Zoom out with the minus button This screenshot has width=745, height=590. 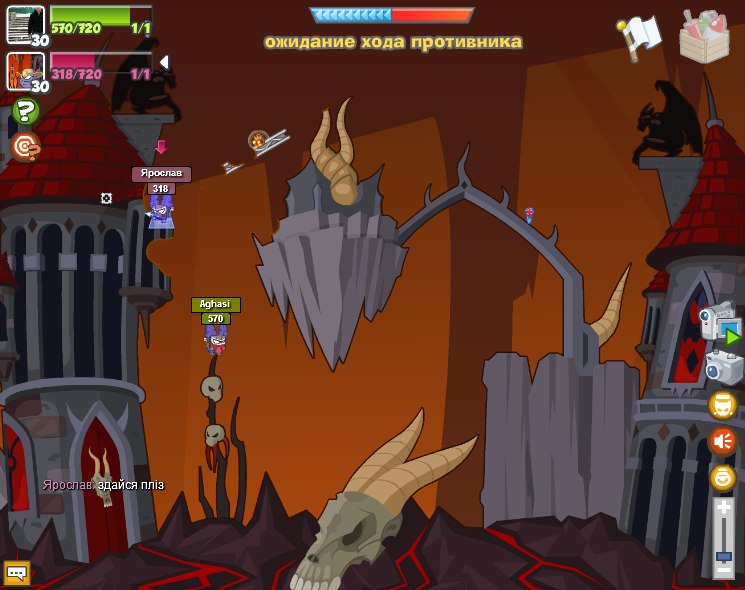coord(723,570)
